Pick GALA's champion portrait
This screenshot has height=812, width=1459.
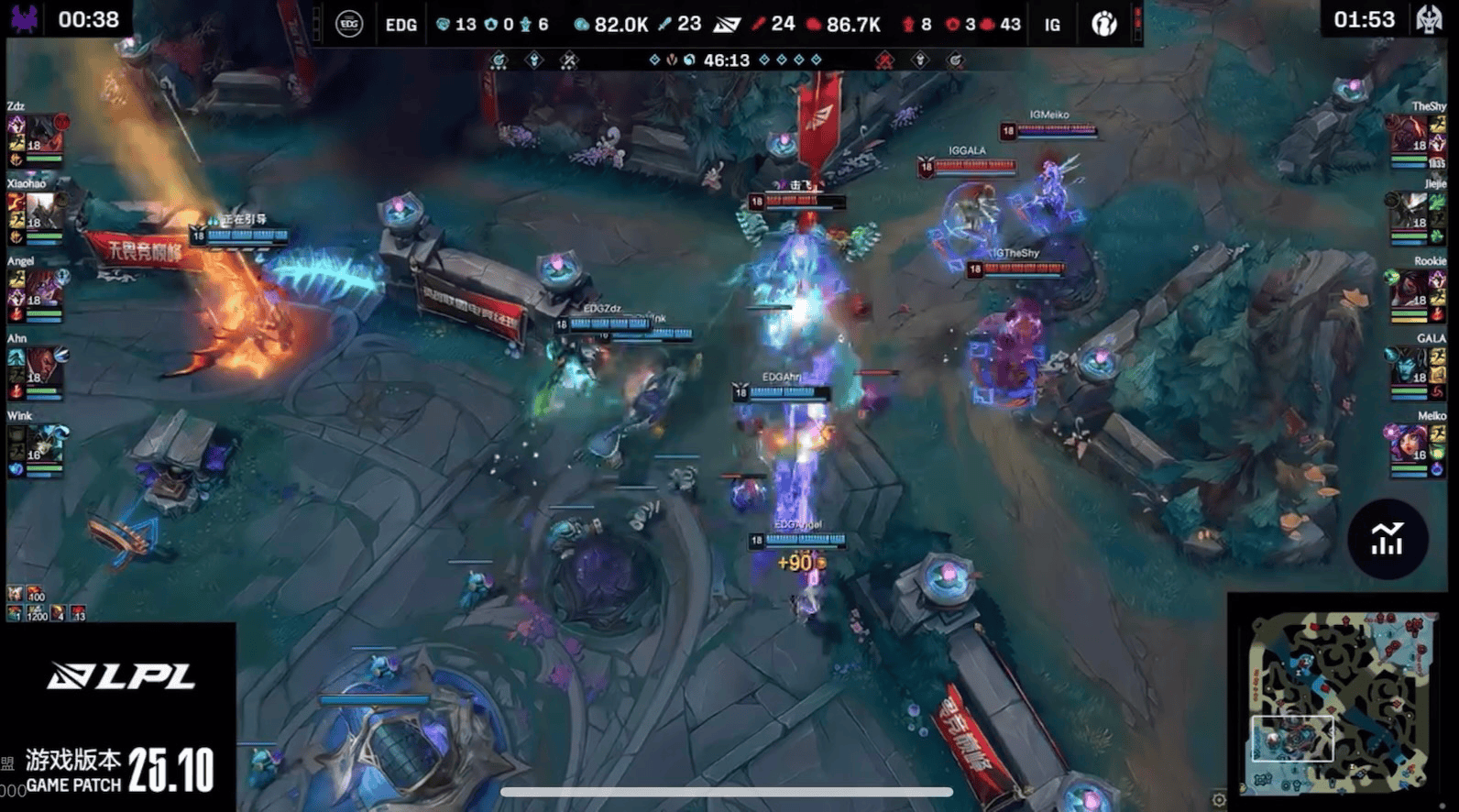1409,367
